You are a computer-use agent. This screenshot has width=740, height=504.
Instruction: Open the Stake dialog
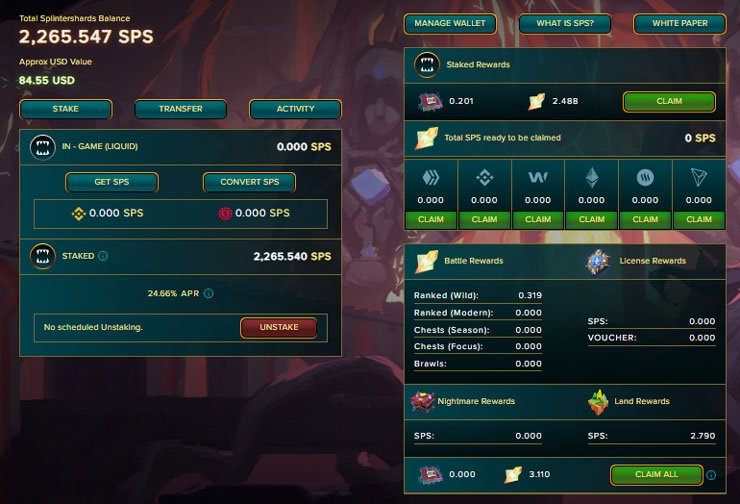(65, 109)
